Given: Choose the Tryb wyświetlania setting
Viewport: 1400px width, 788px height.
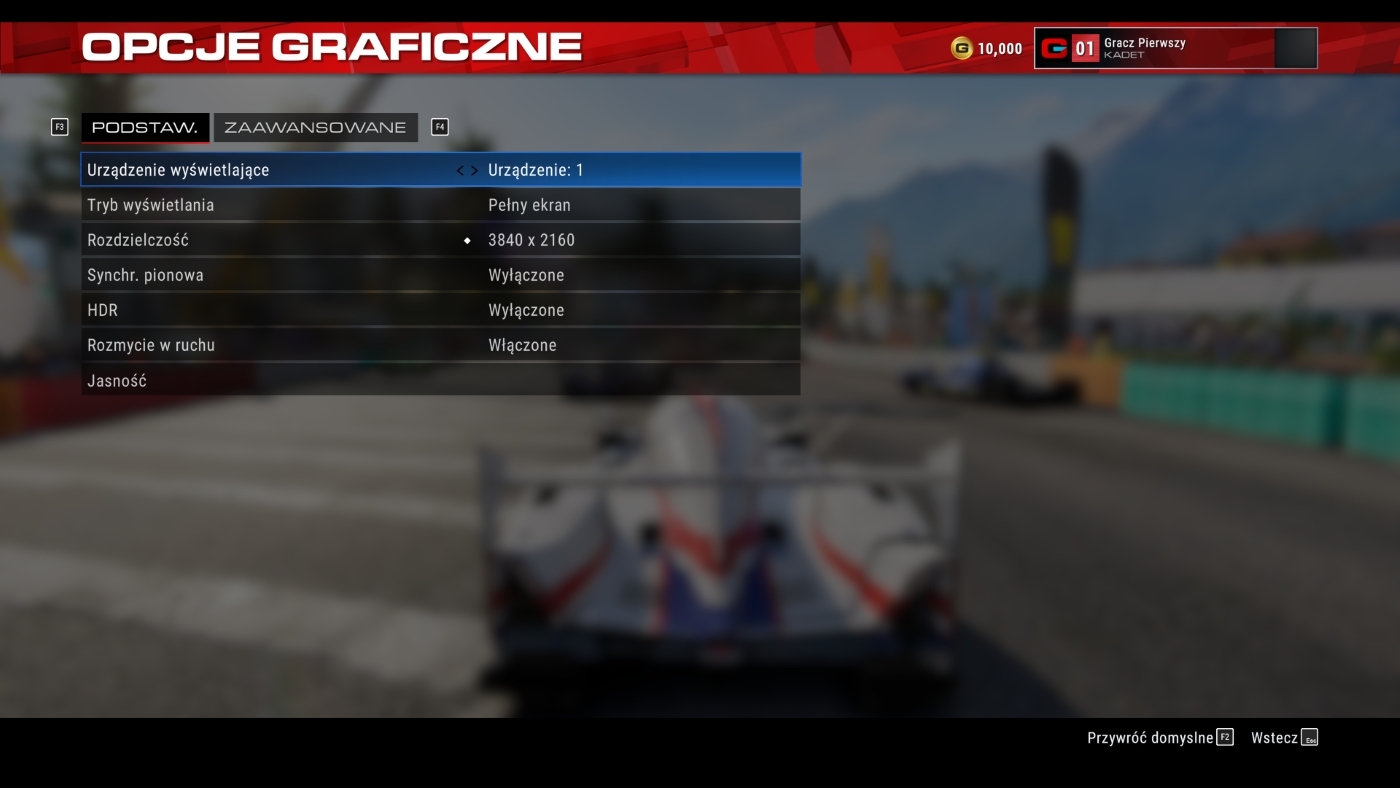Looking at the screenshot, I should 440,205.
